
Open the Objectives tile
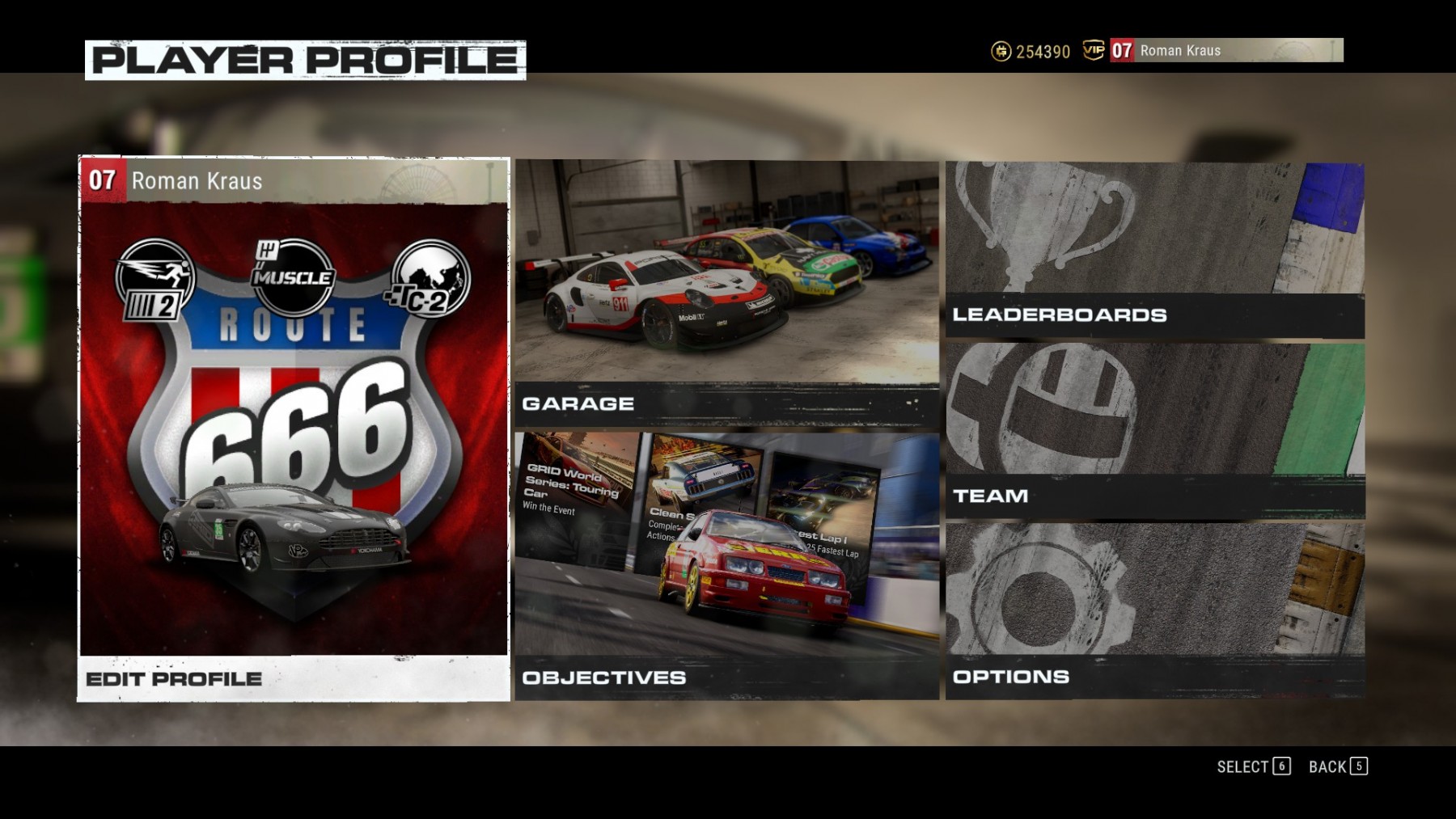pyautogui.click(x=726, y=566)
